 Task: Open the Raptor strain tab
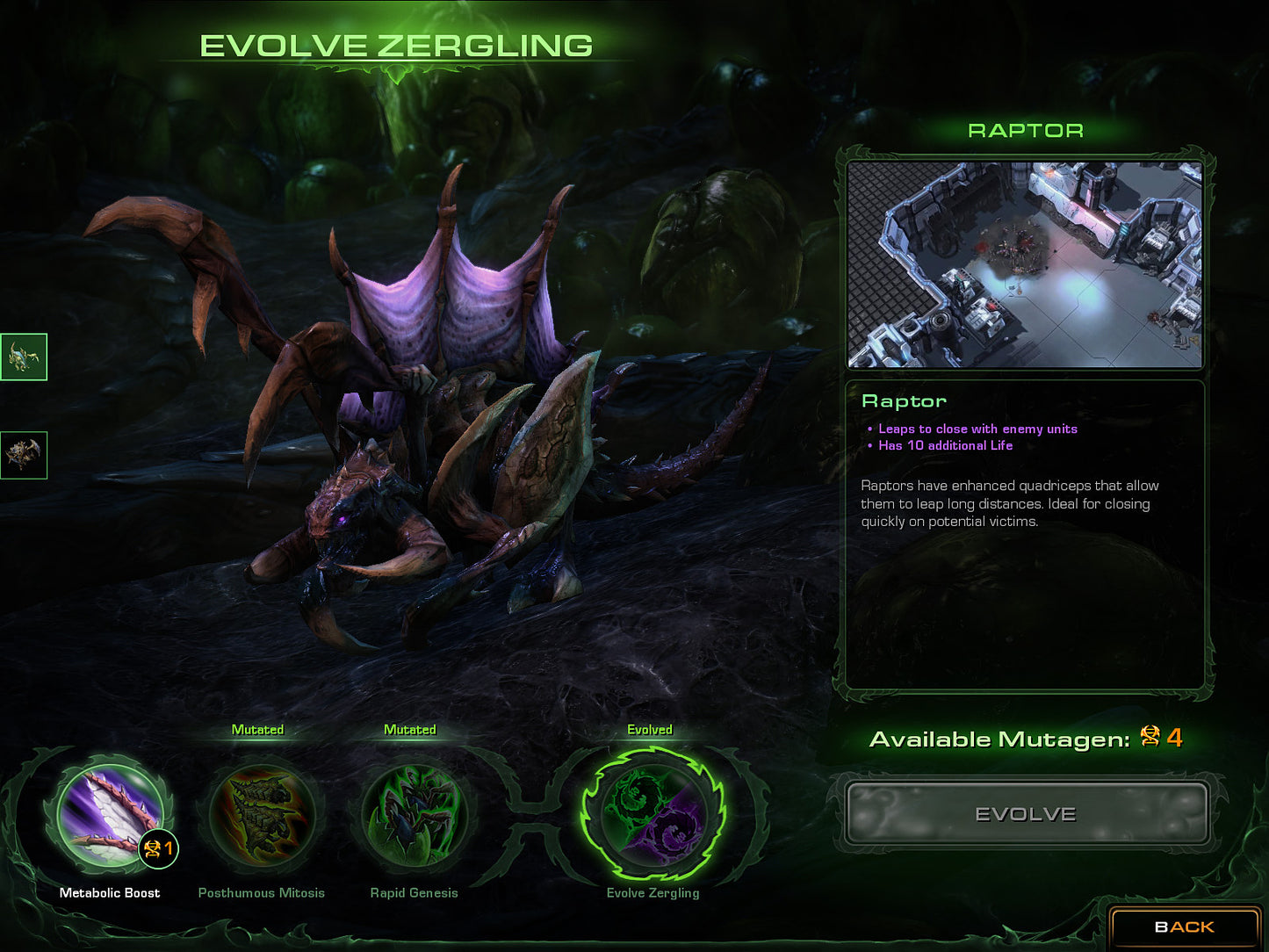(x=1024, y=130)
